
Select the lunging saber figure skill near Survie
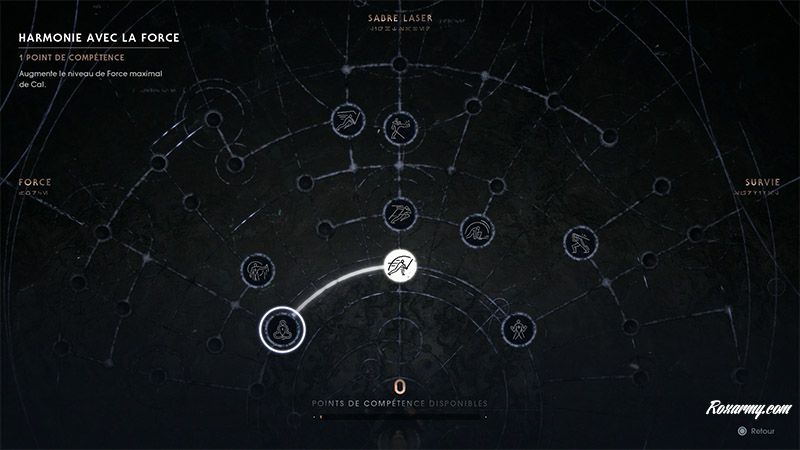(578, 241)
